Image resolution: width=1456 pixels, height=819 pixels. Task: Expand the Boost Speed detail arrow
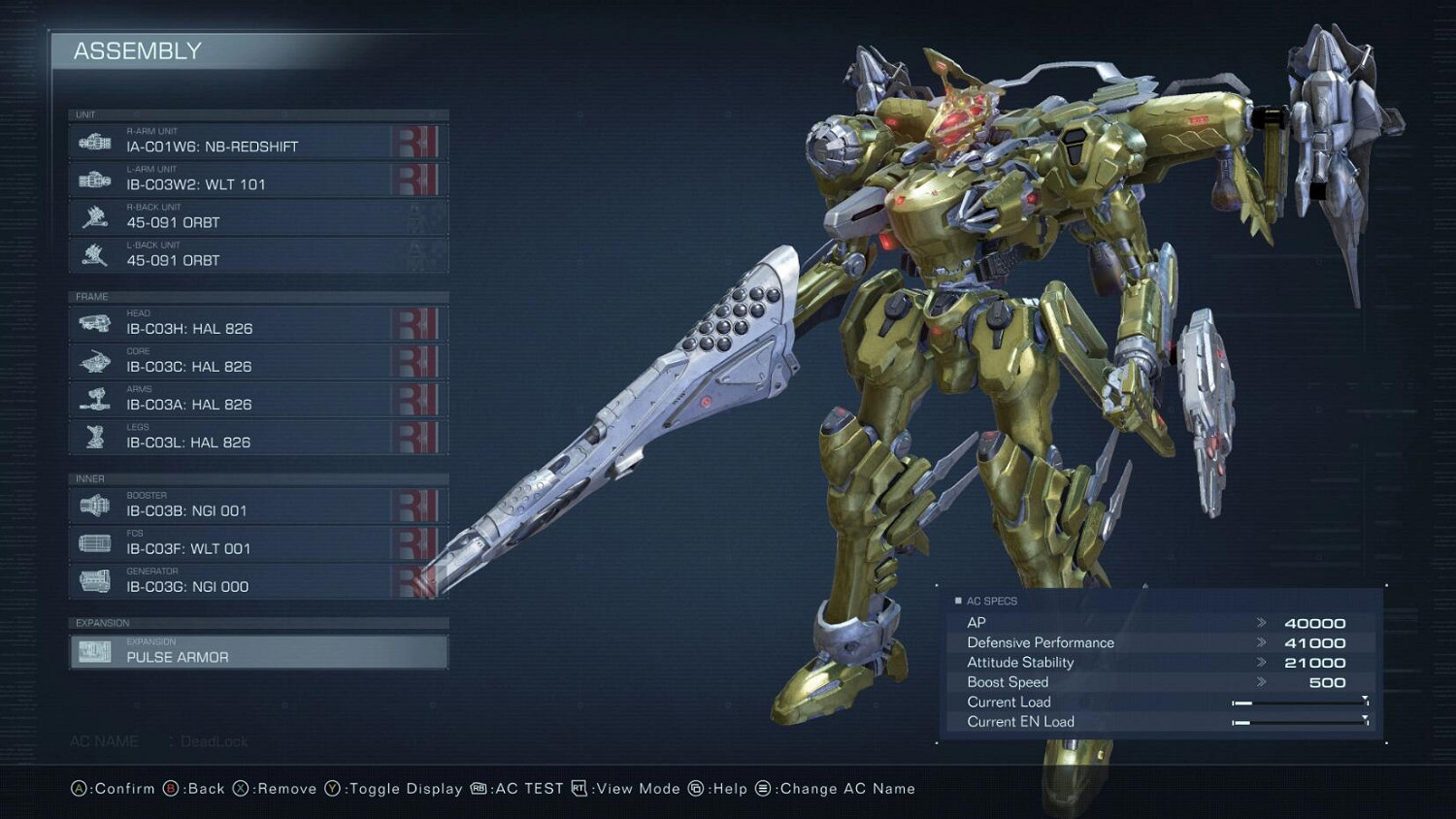1264,682
